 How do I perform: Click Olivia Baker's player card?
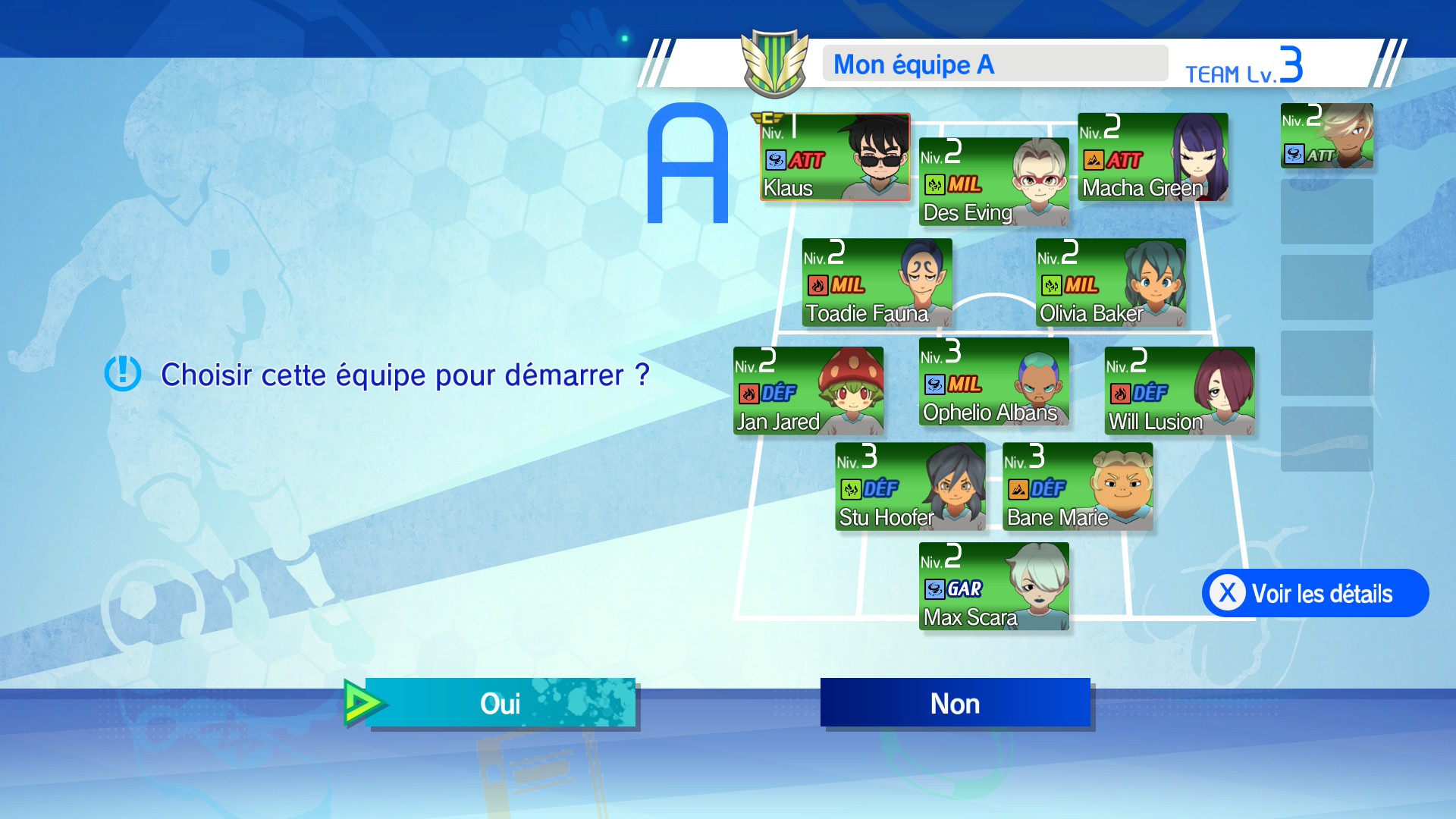point(1110,283)
